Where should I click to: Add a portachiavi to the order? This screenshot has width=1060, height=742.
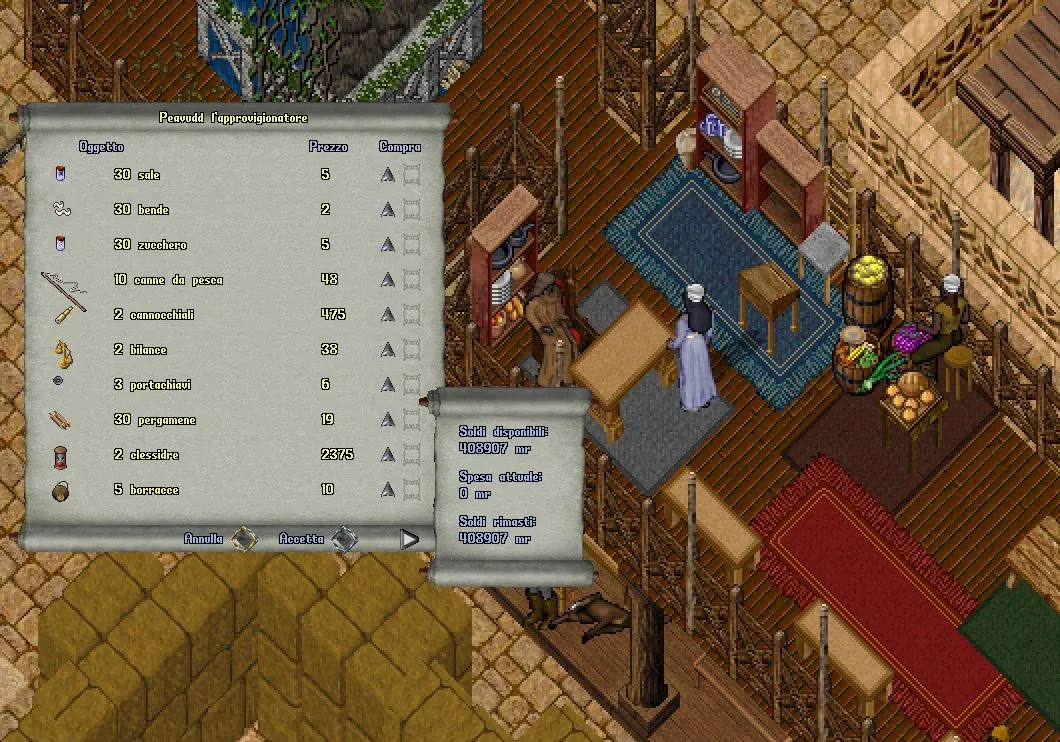click(x=388, y=385)
